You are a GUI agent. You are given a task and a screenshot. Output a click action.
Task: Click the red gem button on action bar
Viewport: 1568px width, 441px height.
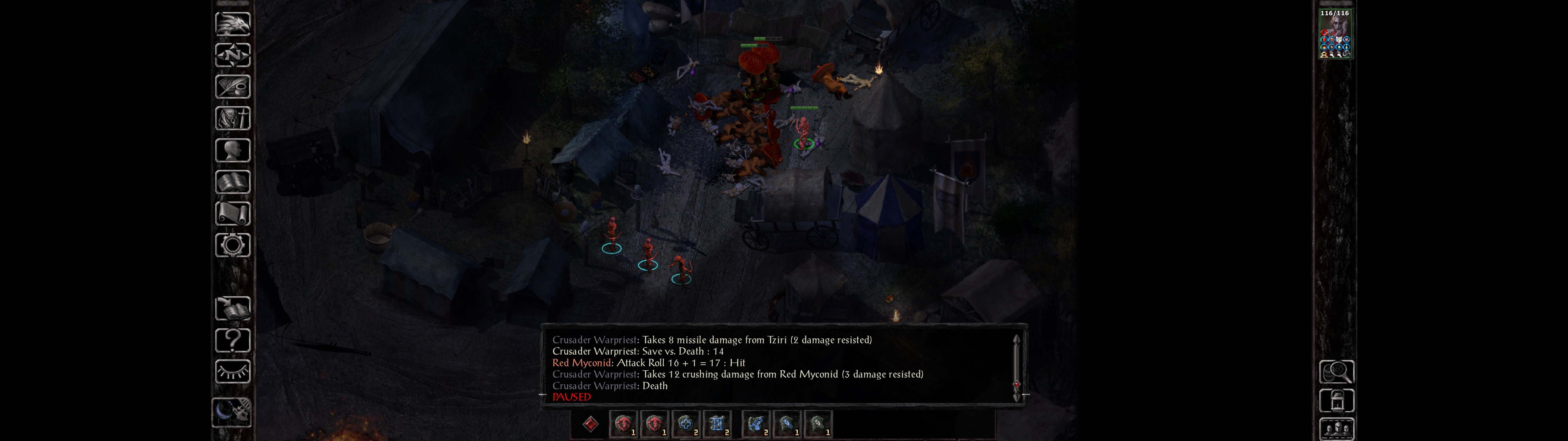click(x=590, y=424)
